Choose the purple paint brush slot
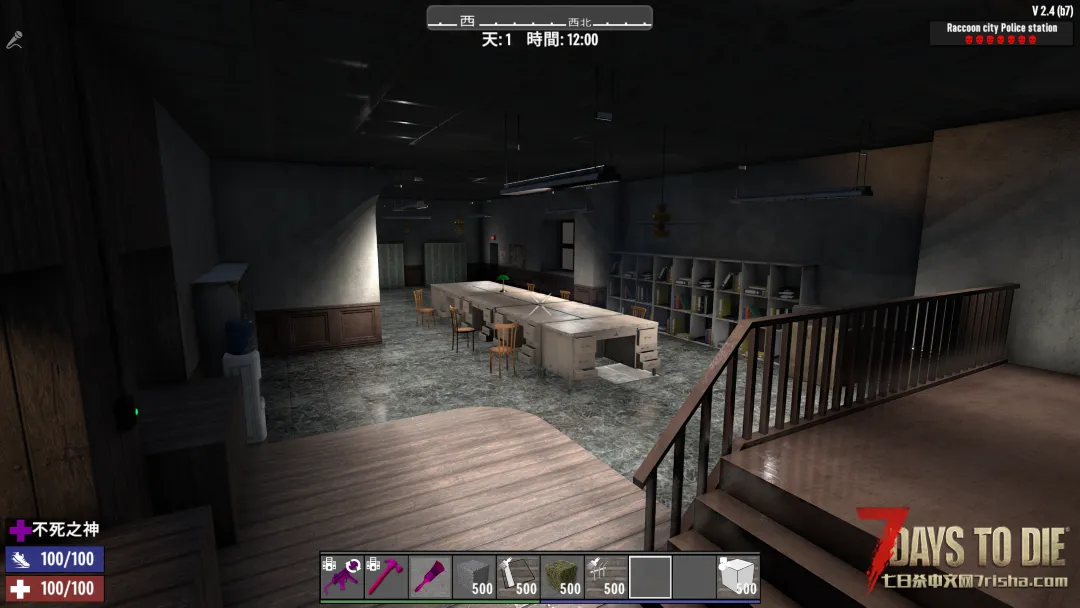This screenshot has height=608, width=1080. [x=430, y=577]
